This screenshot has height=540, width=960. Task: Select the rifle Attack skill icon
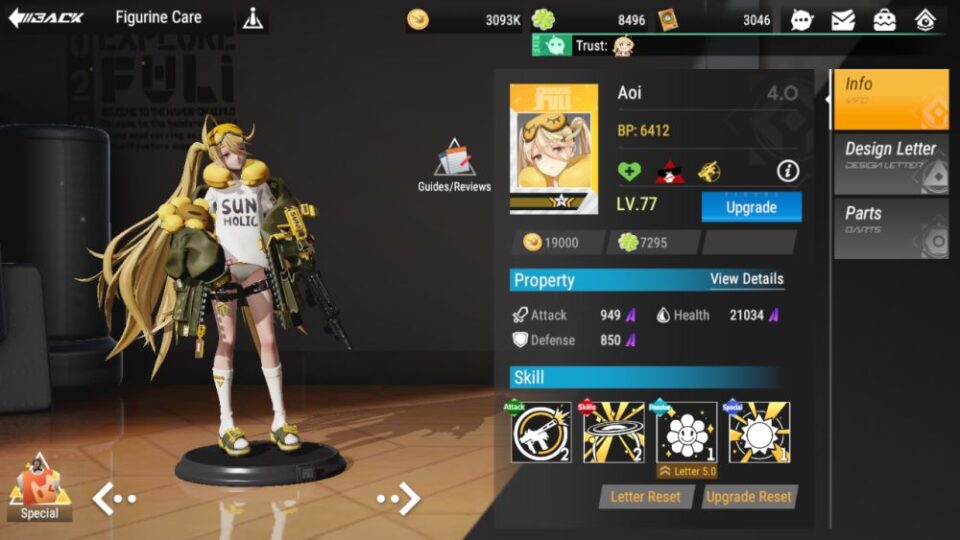point(541,432)
